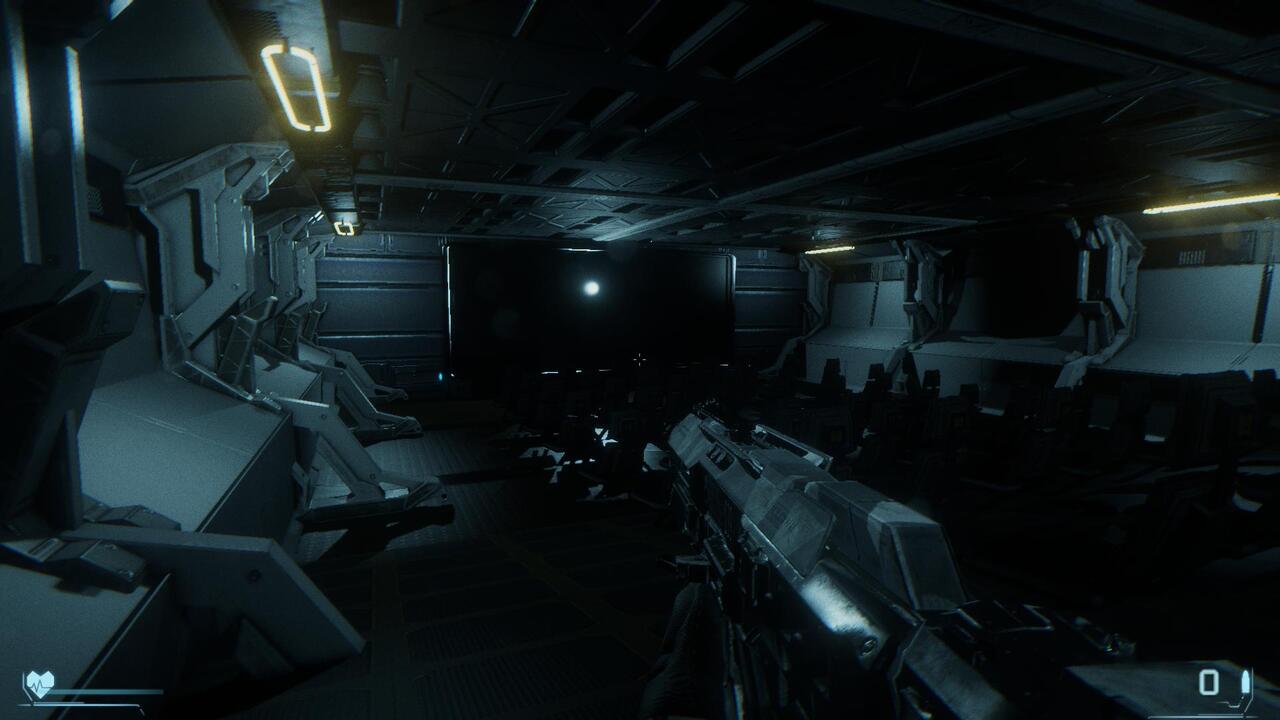This screenshot has height=720, width=1280.
Task: Click the ammo counter showing 0
Action: point(1208,682)
